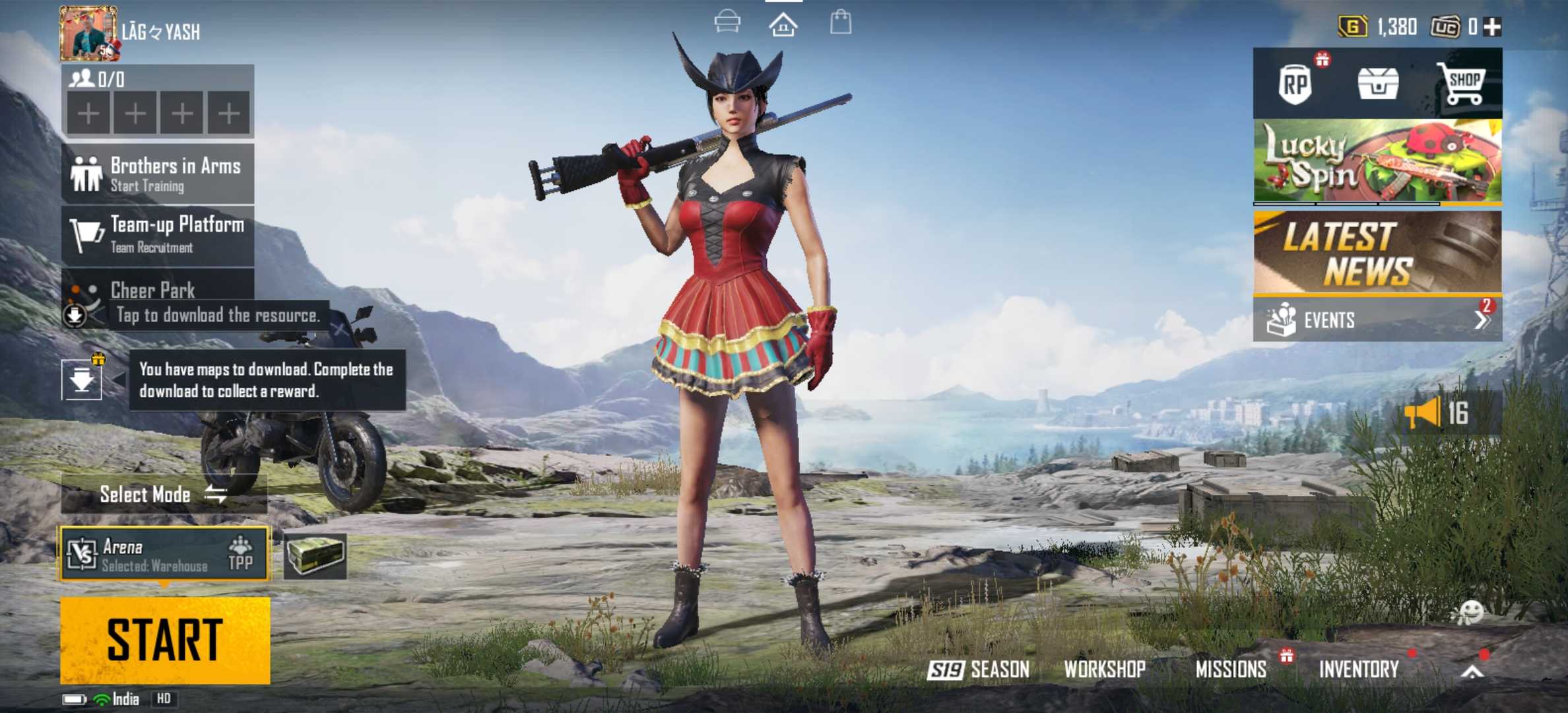Tap the yellow START button

[165, 639]
